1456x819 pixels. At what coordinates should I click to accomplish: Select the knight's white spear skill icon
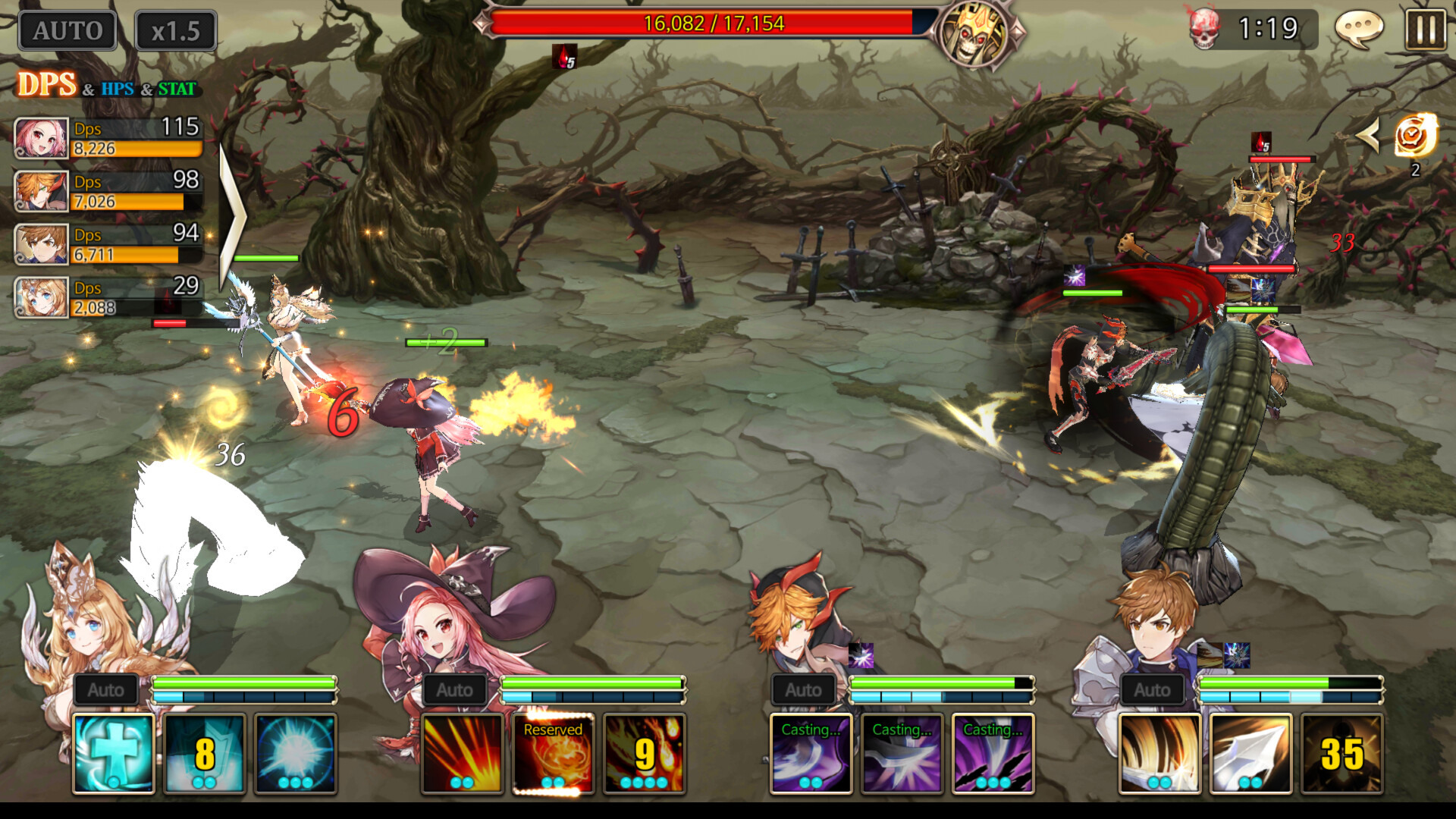pyautogui.click(x=1250, y=753)
